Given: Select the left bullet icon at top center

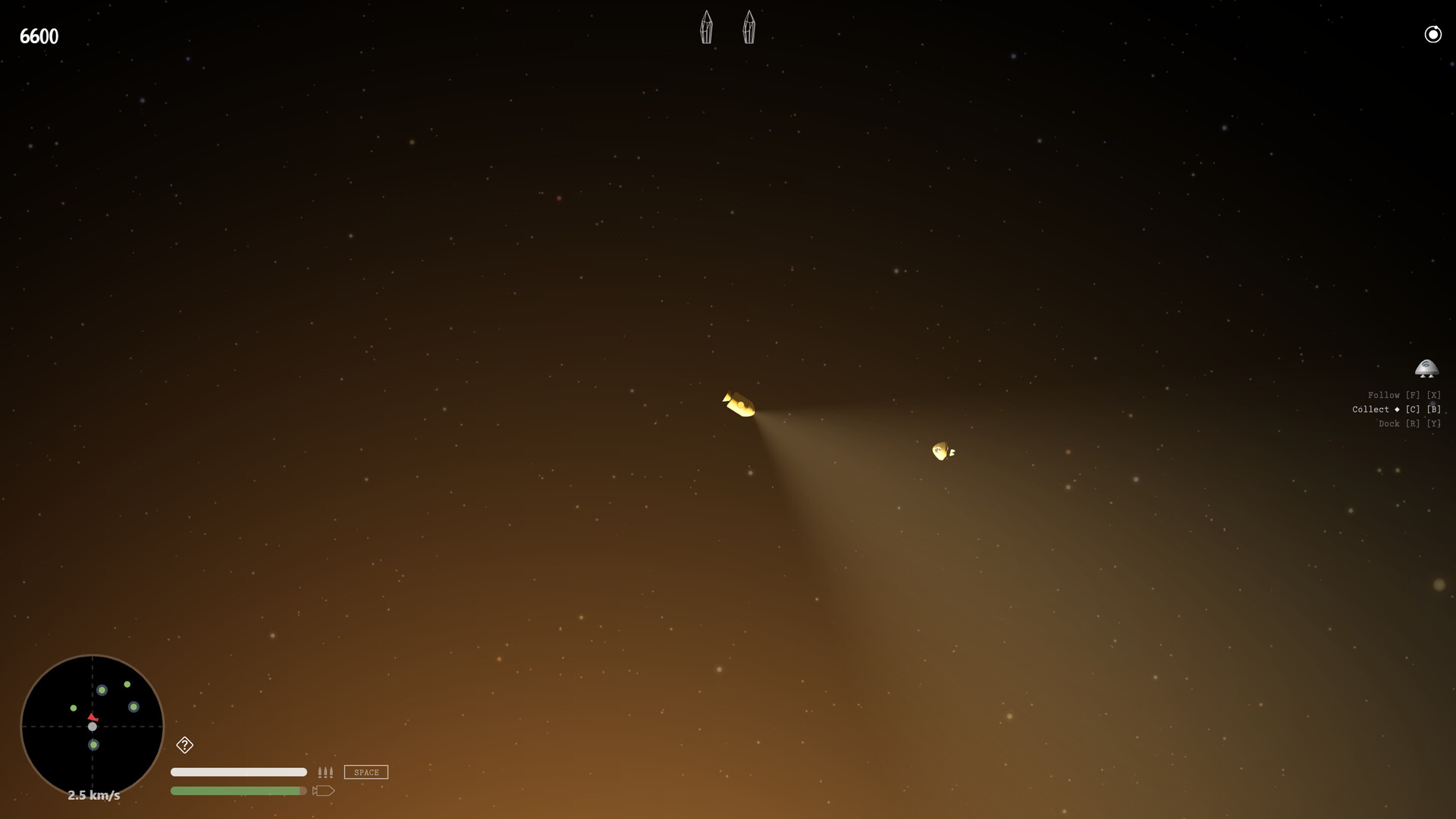Looking at the screenshot, I should pos(707,27).
